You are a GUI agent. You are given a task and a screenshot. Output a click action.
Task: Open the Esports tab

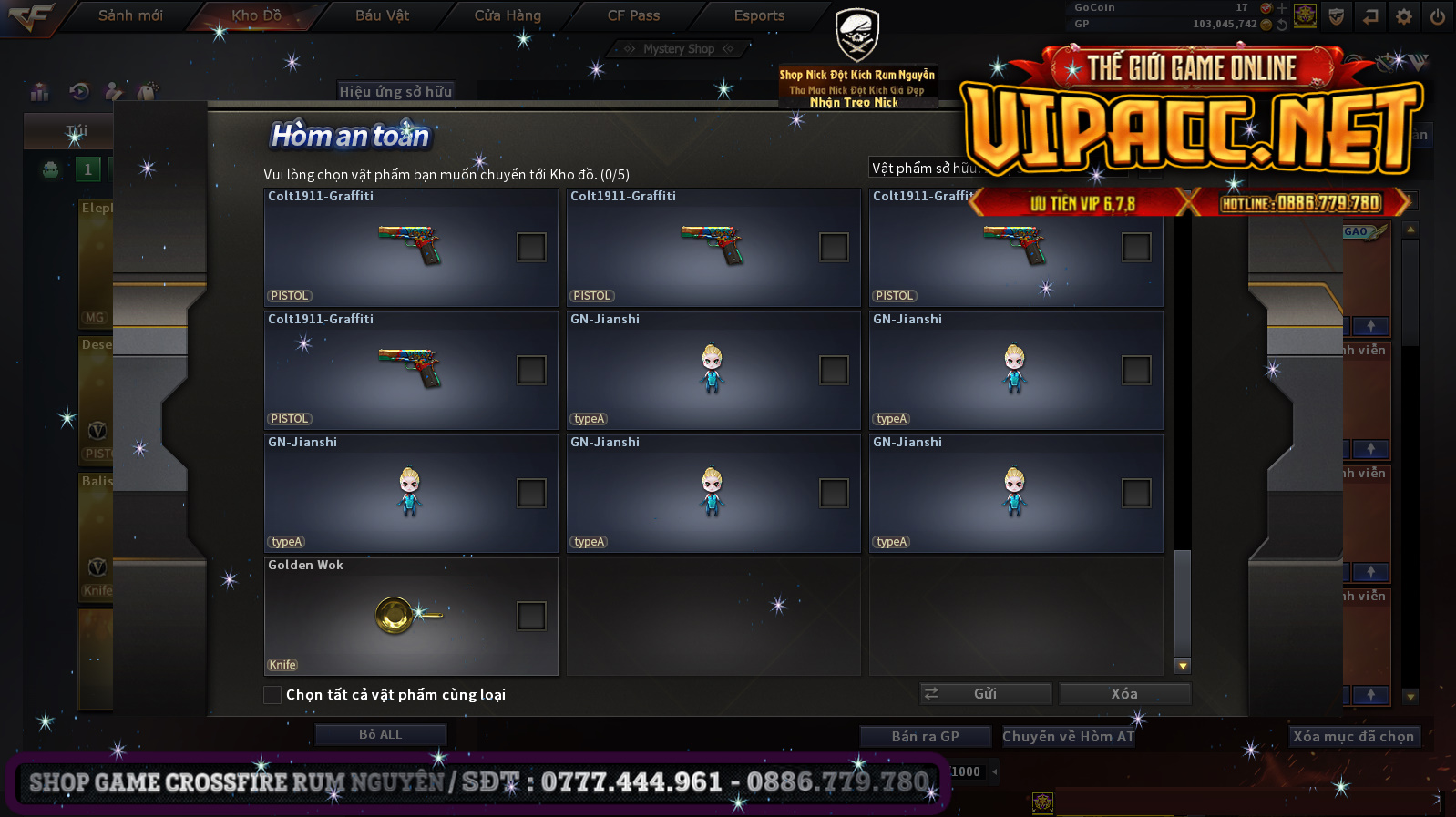pos(759,15)
